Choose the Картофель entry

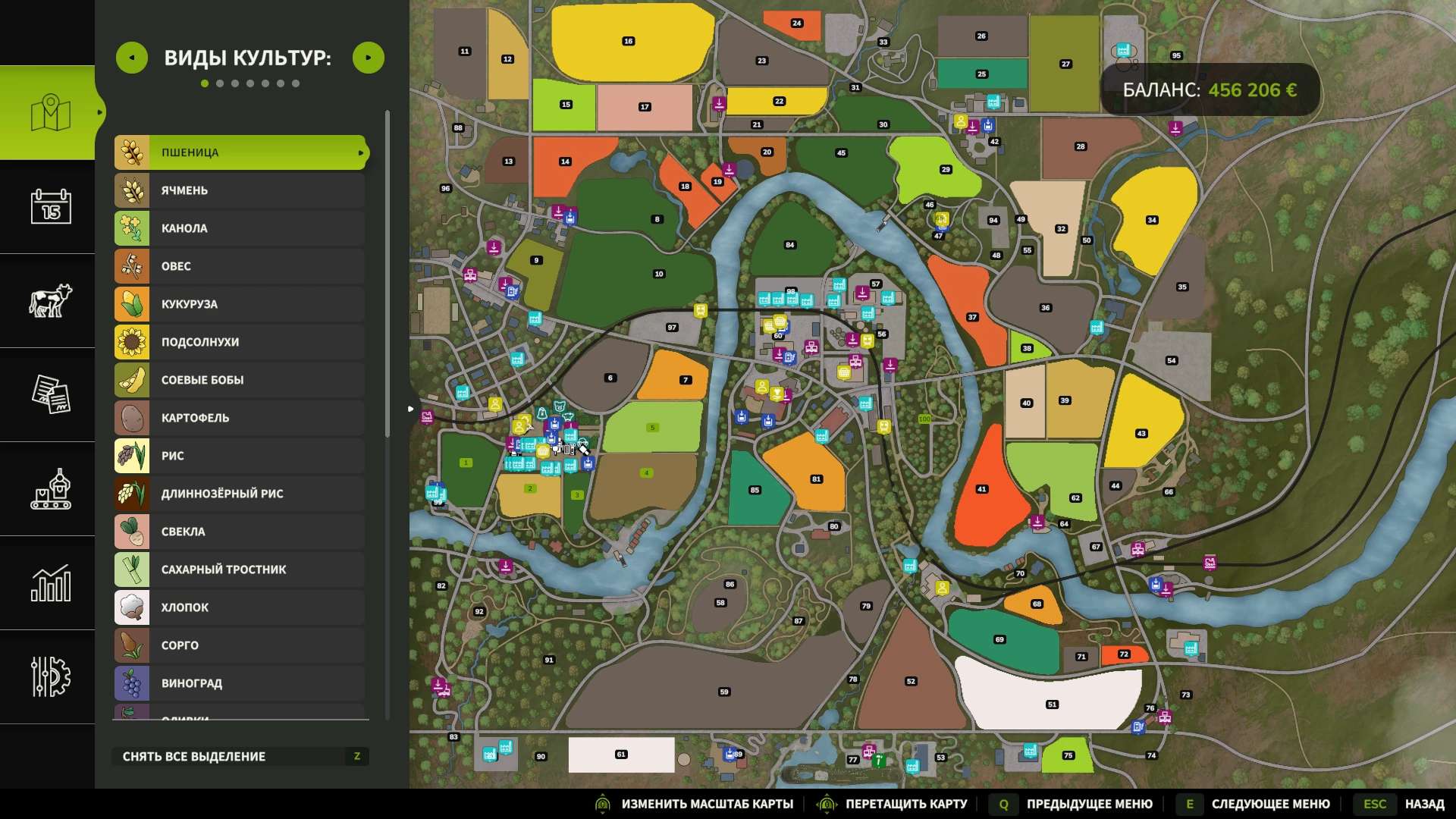(x=240, y=418)
